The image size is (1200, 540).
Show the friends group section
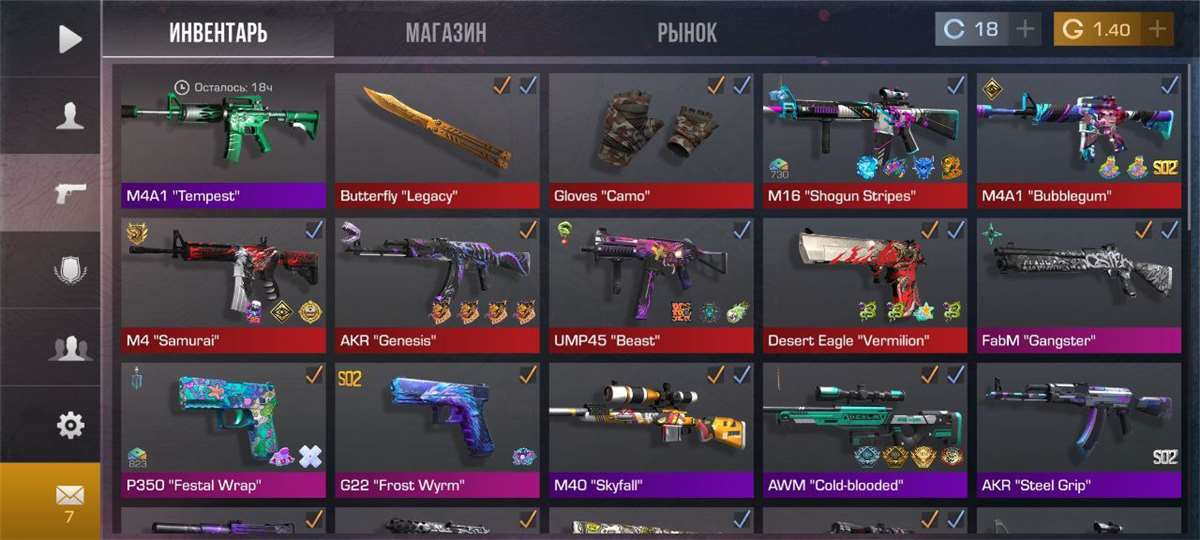point(70,348)
